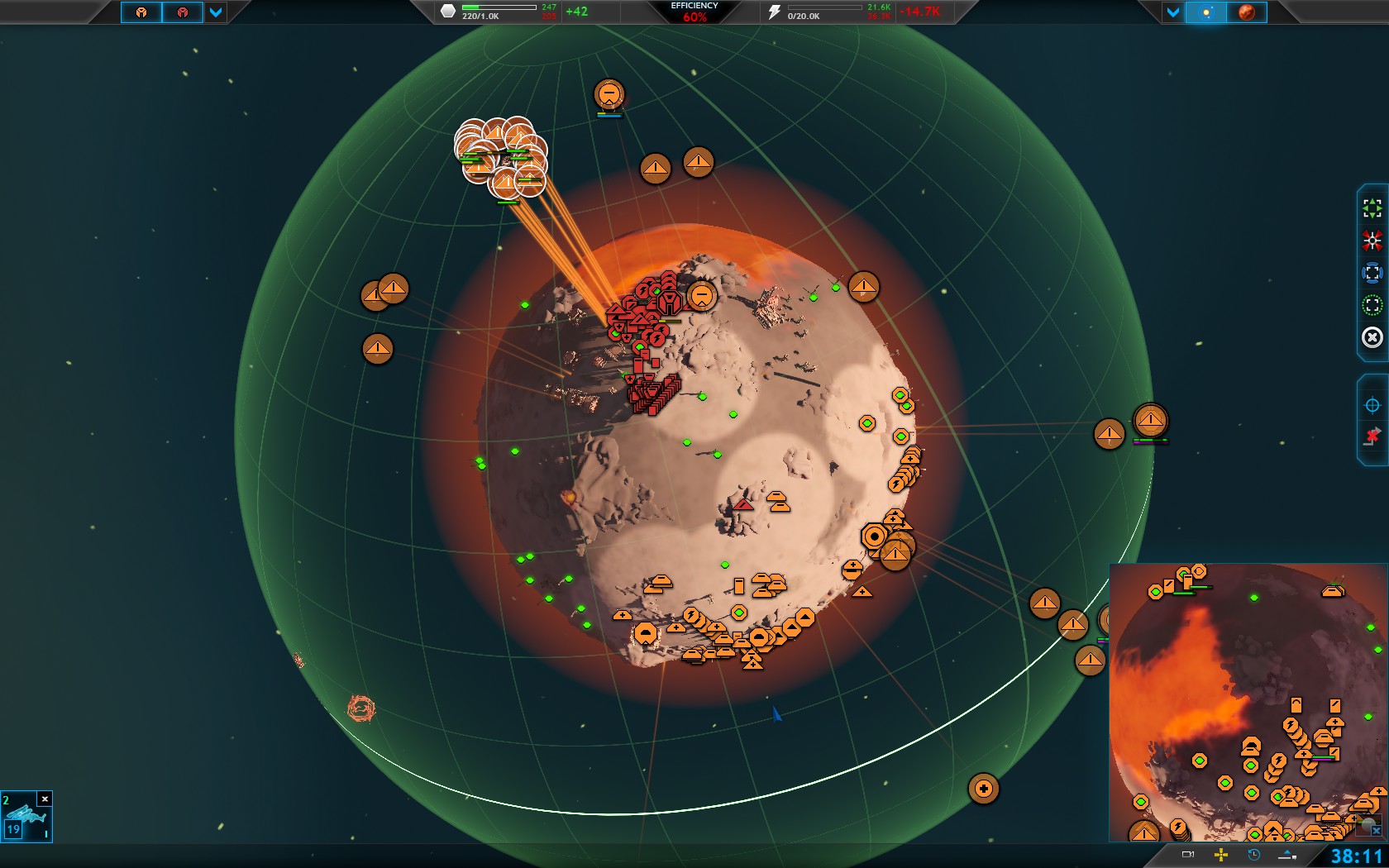The width and height of the screenshot is (1389, 868).
Task: Close the picture-in-picture view
Action: click(x=1376, y=832)
